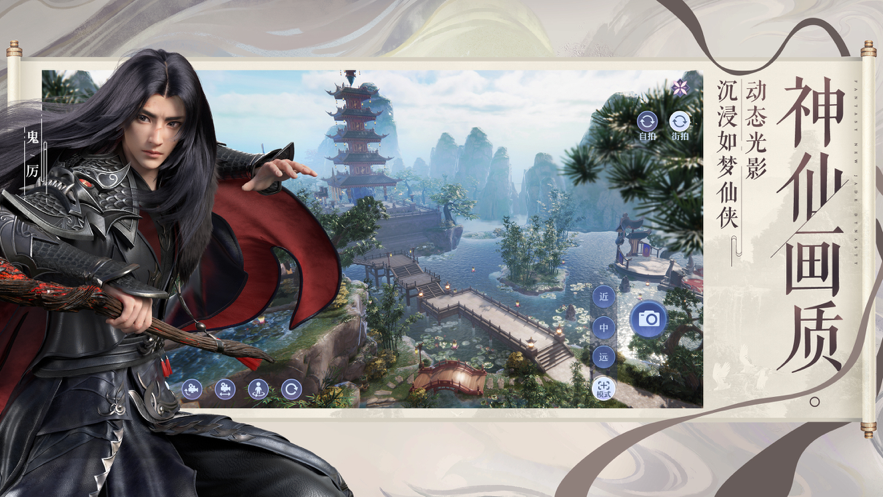
Task: Switch to selfie mode (自拍)
Action: point(647,123)
